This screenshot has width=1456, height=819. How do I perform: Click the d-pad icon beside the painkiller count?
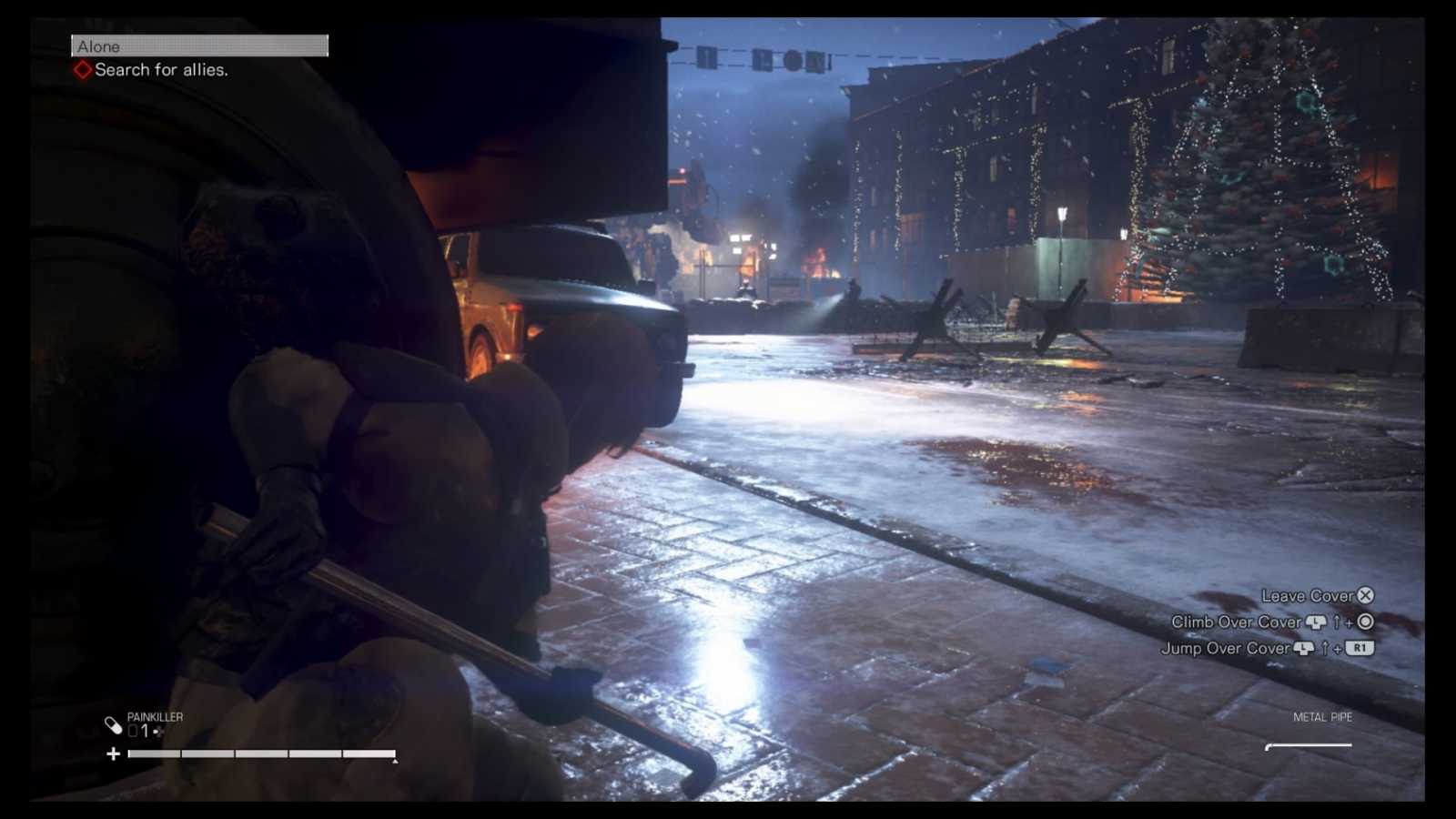coord(157,732)
